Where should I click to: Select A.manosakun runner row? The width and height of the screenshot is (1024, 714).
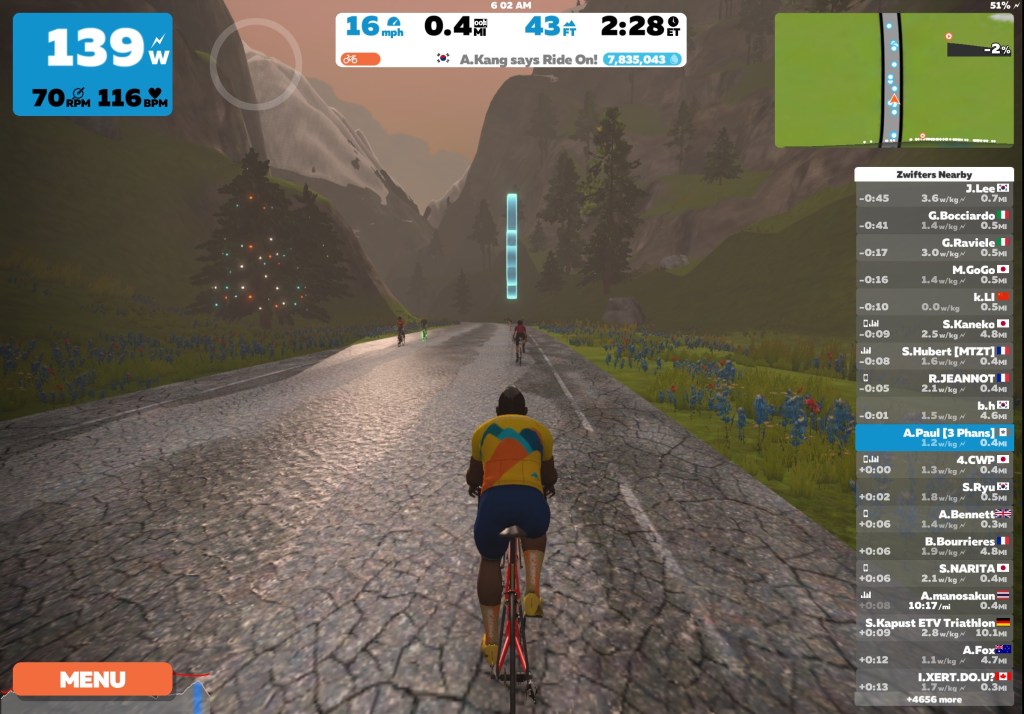[934, 600]
